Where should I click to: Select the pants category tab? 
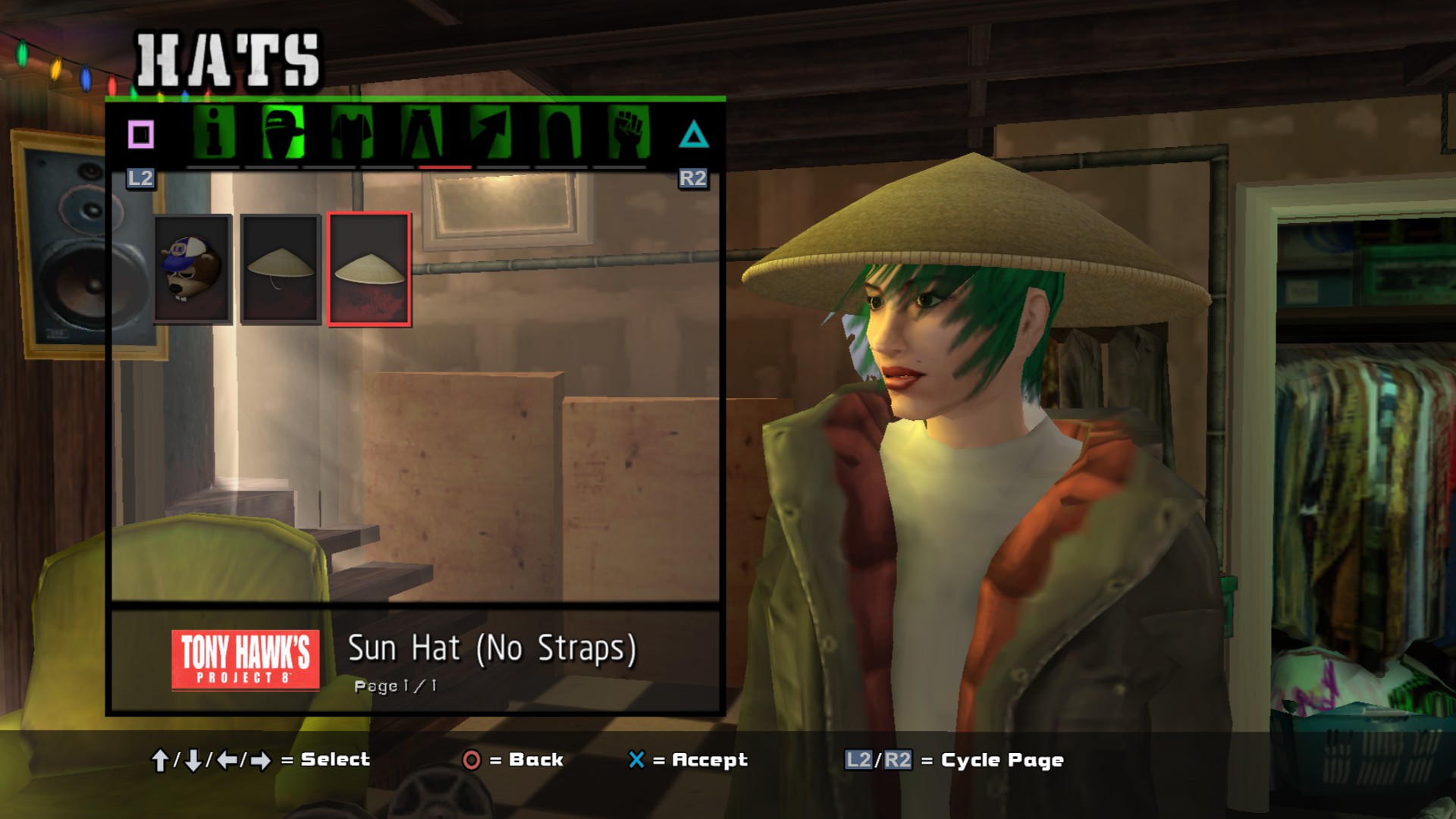pyautogui.click(x=422, y=133)
